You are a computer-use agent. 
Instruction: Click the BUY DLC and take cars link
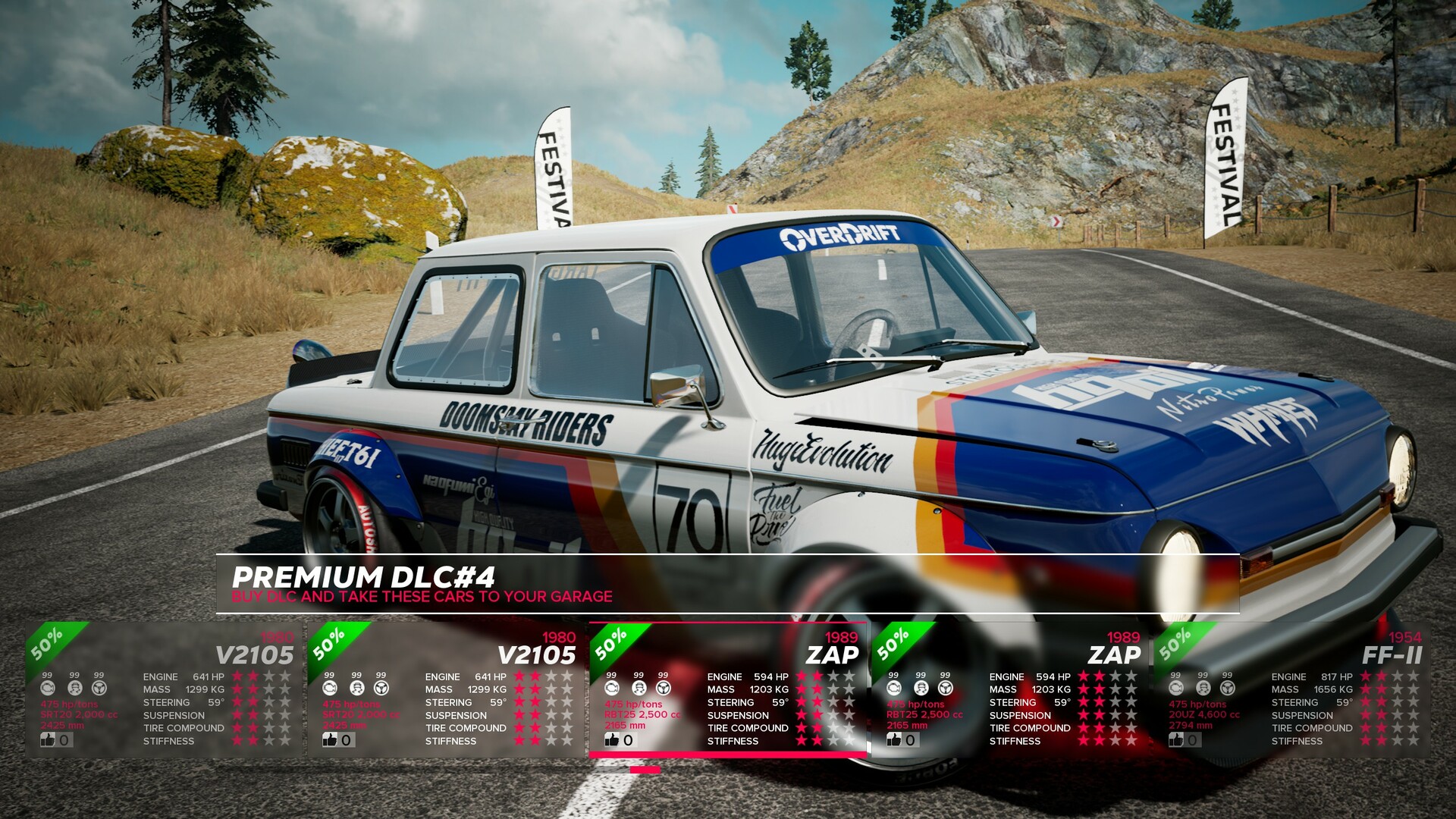coord(422,597)
